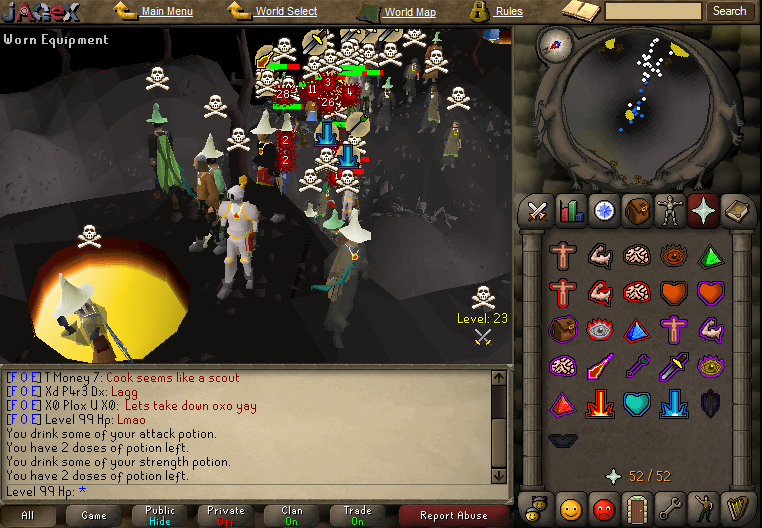Go to World Select

285,12
